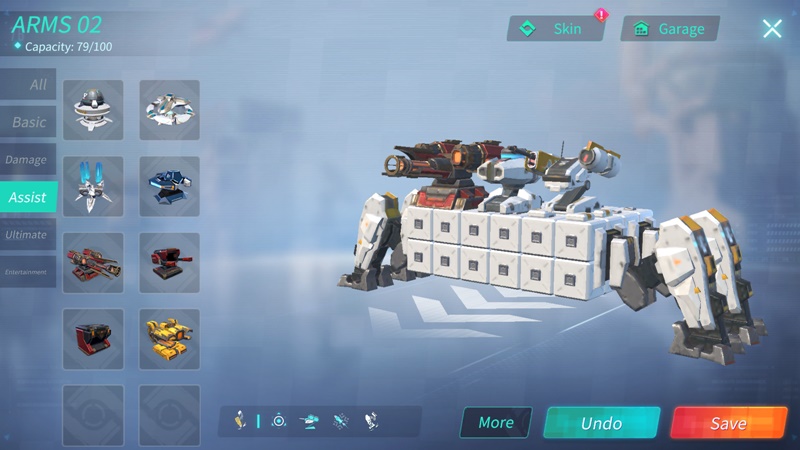Viewport: 800px width, 450px height.
Task: Choose the compact red turret part
Action: pos(169,263)
